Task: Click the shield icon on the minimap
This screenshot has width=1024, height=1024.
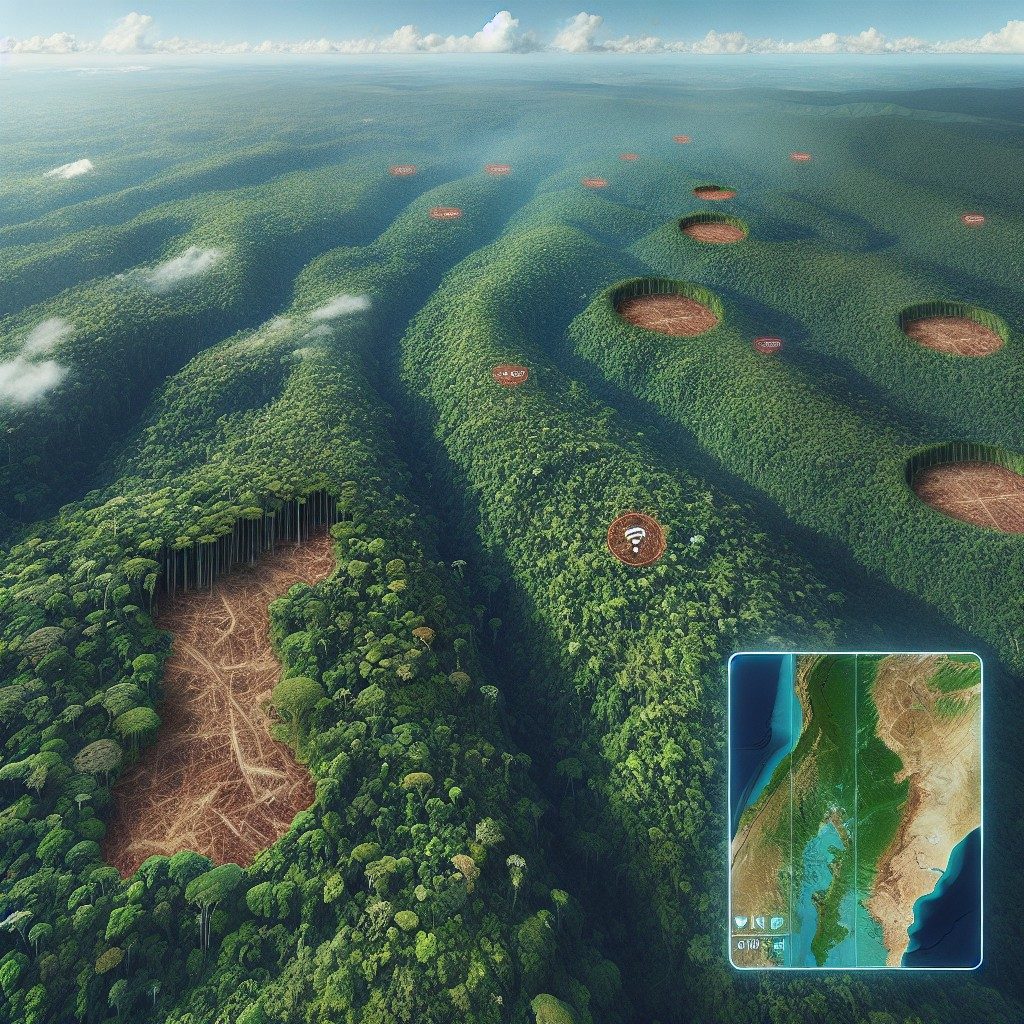Action: [742, 922]
